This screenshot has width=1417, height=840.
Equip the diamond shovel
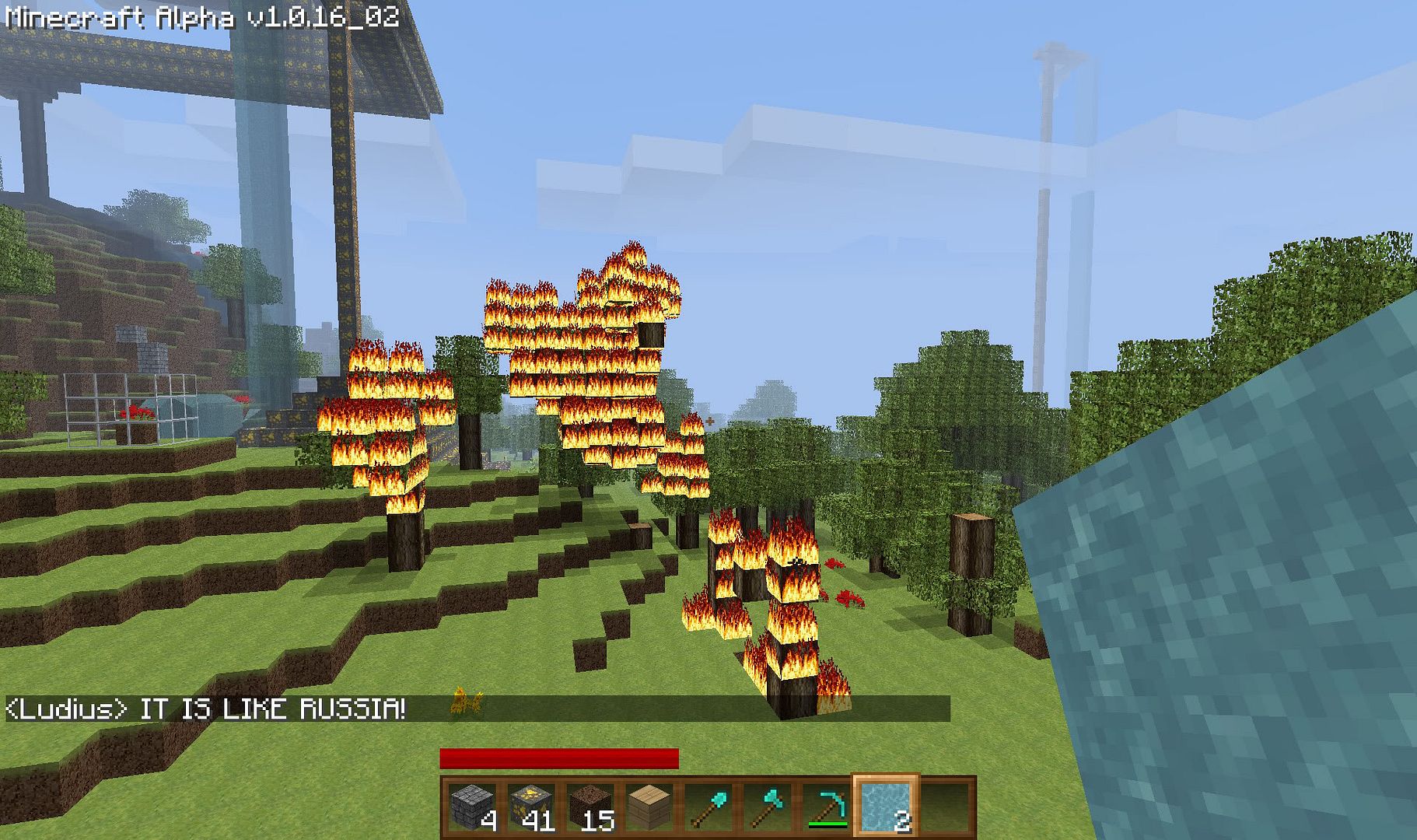coord(708,808)
